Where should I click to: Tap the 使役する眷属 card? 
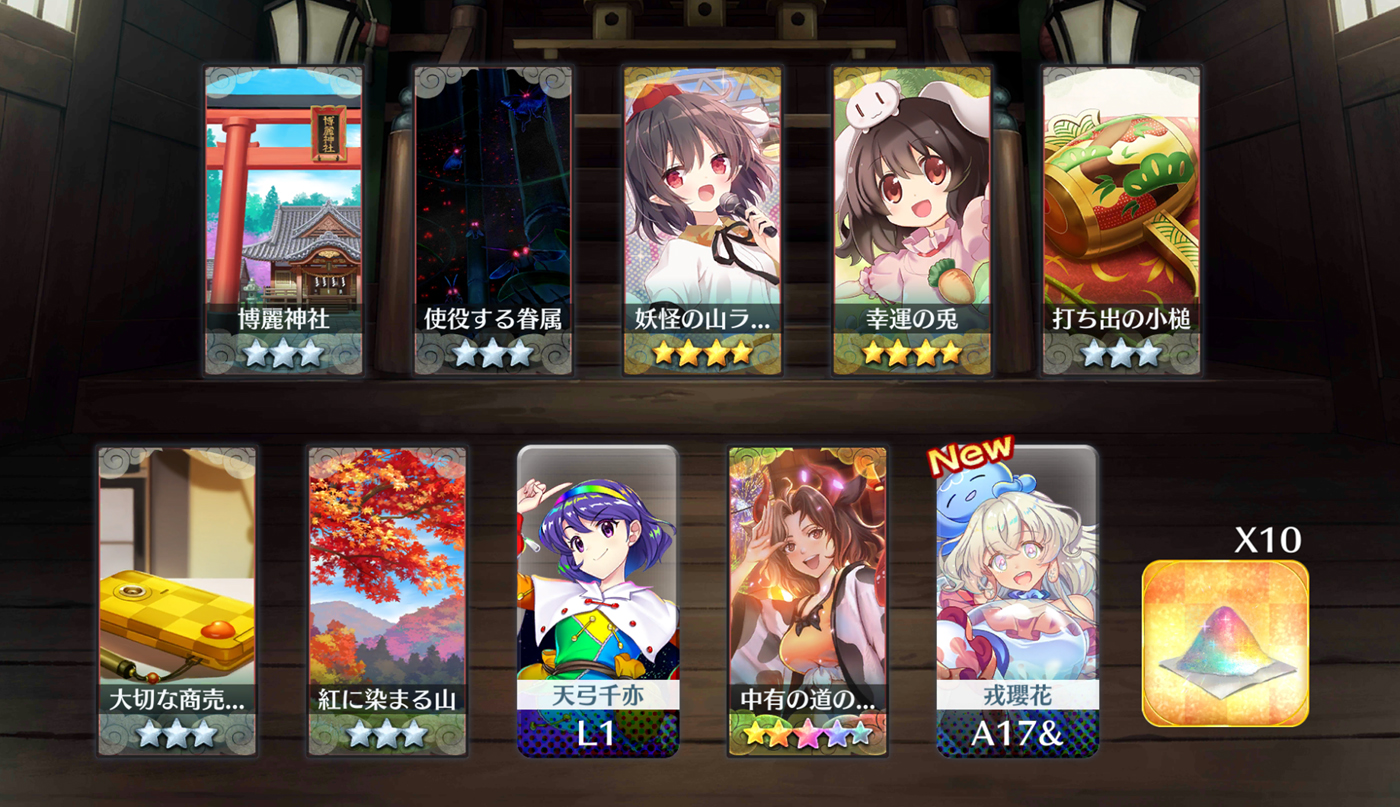[x=493, y=220]
